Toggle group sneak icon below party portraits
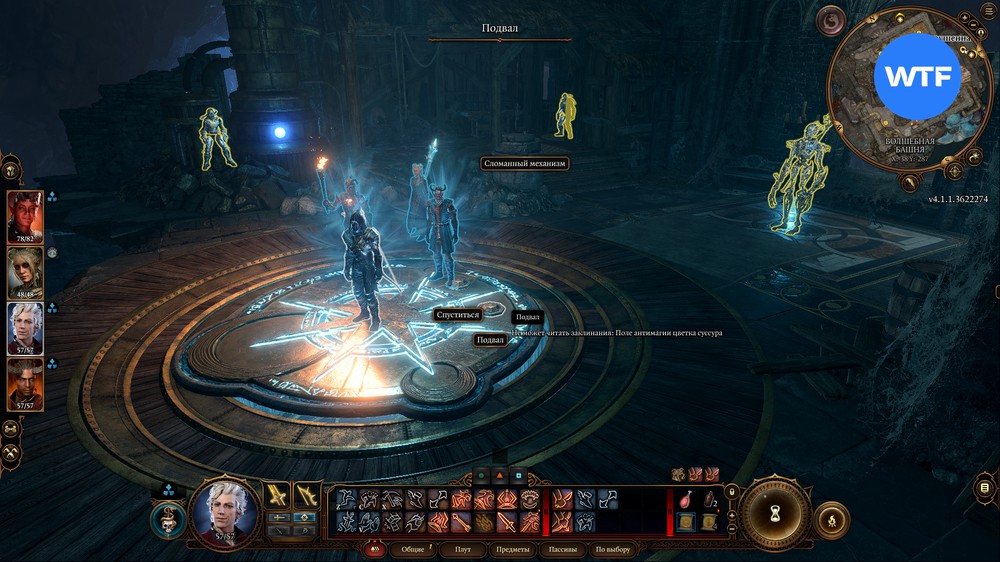 pos(12,428)
